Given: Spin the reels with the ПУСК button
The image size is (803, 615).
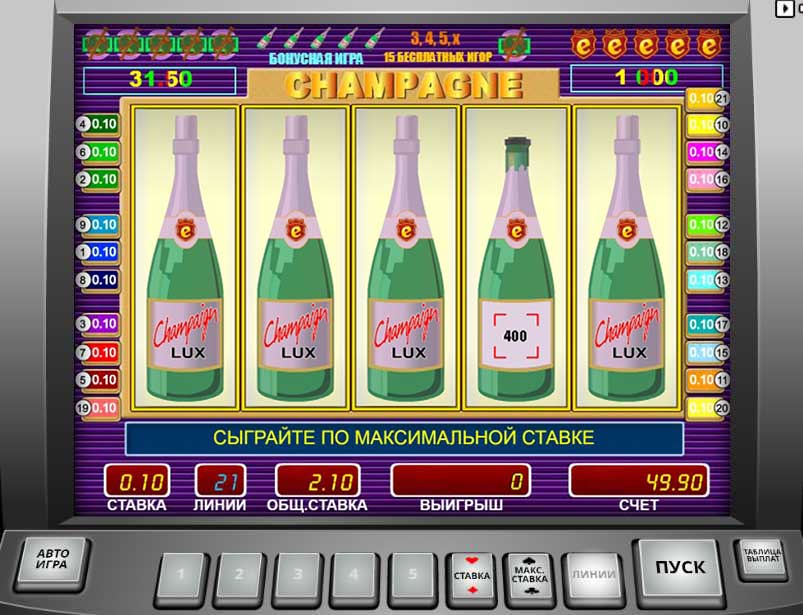Looking at the screenshot, I should [x=679, y=568].
